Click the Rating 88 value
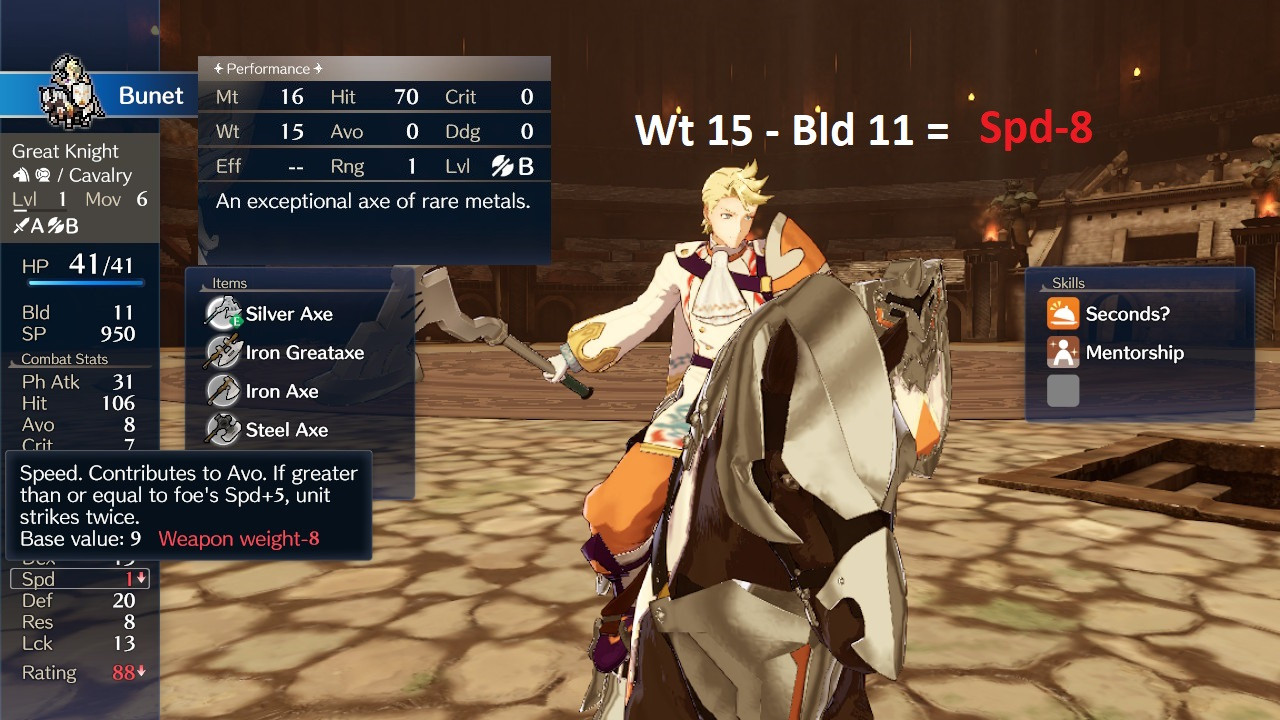Viewport: 1280px width, 720px height. point(122,672)
